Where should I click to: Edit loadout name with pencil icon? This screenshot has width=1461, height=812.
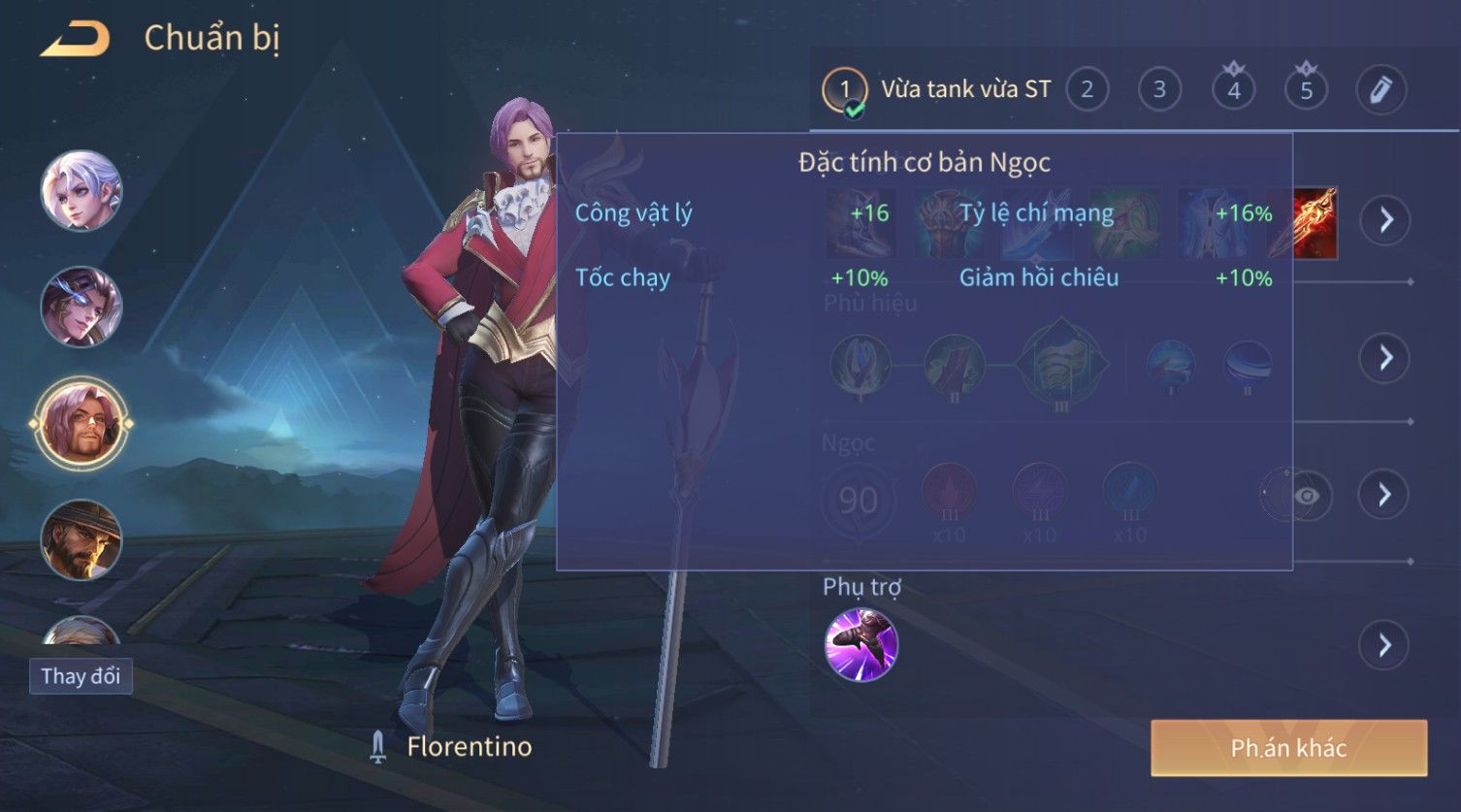click(x=1380, y=90)
